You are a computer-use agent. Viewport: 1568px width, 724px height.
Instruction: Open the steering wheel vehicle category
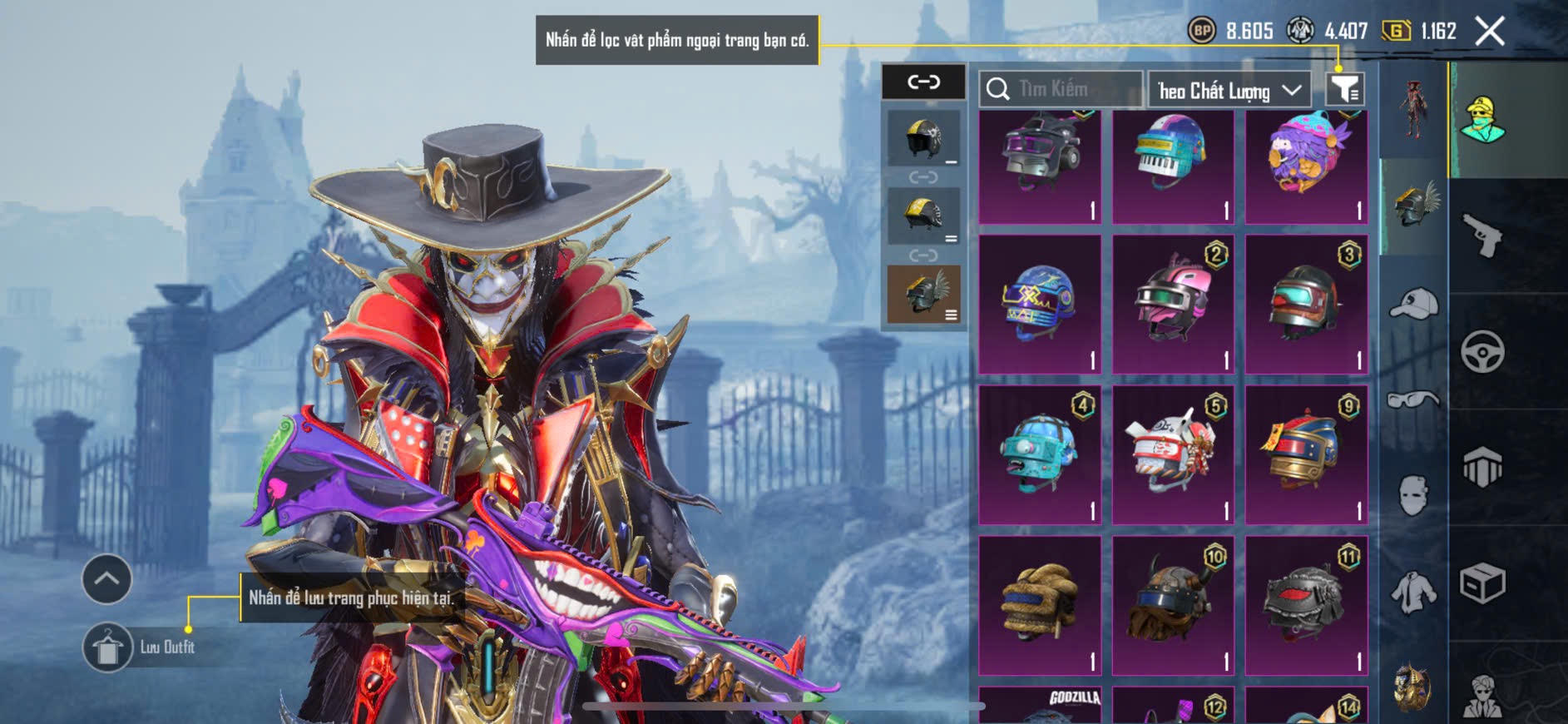[x=1482, y=352]
